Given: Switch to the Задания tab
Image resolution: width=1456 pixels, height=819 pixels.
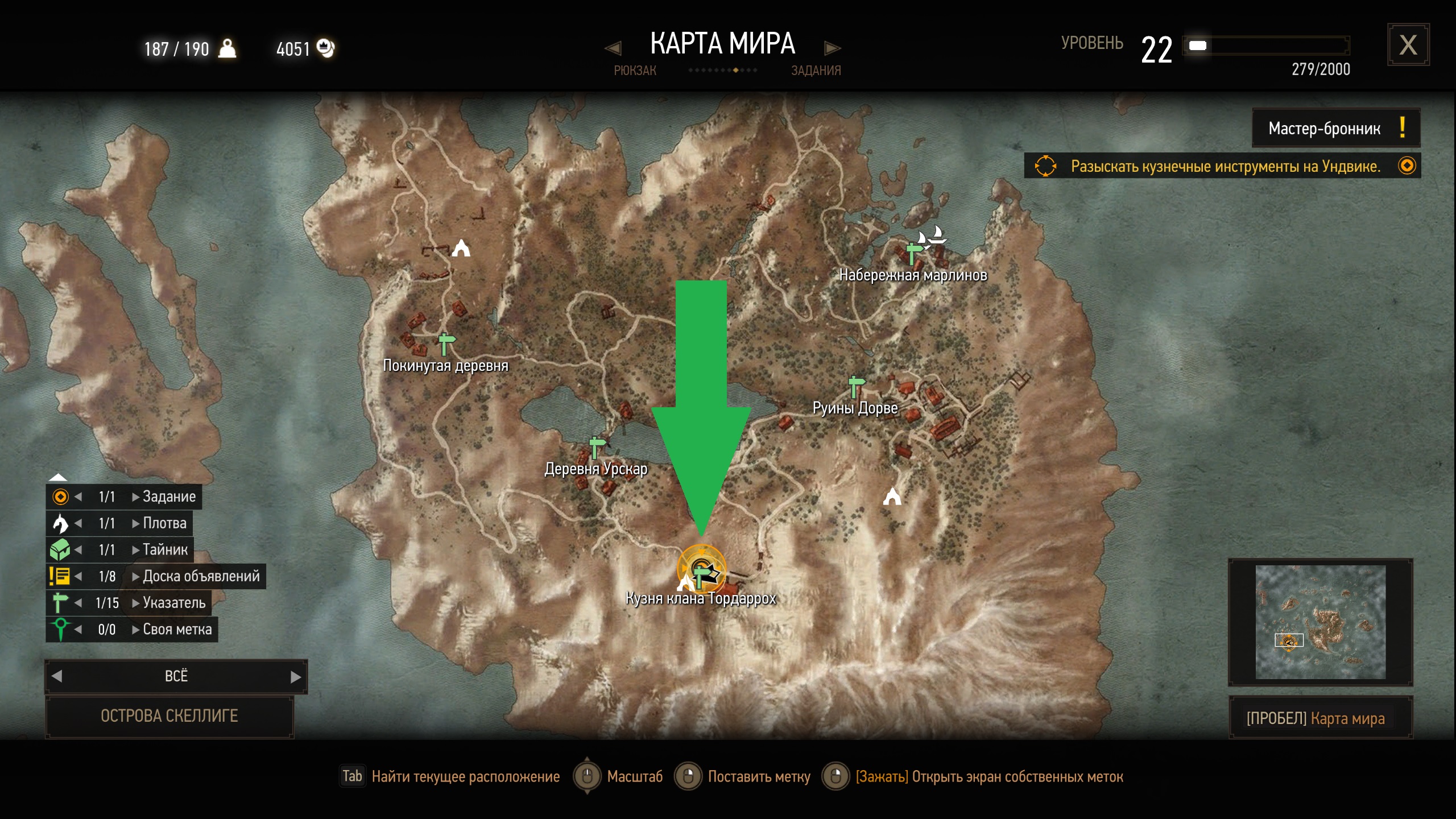Looking at the screenshot, I should pyautogui.click(x=816, y=70).
